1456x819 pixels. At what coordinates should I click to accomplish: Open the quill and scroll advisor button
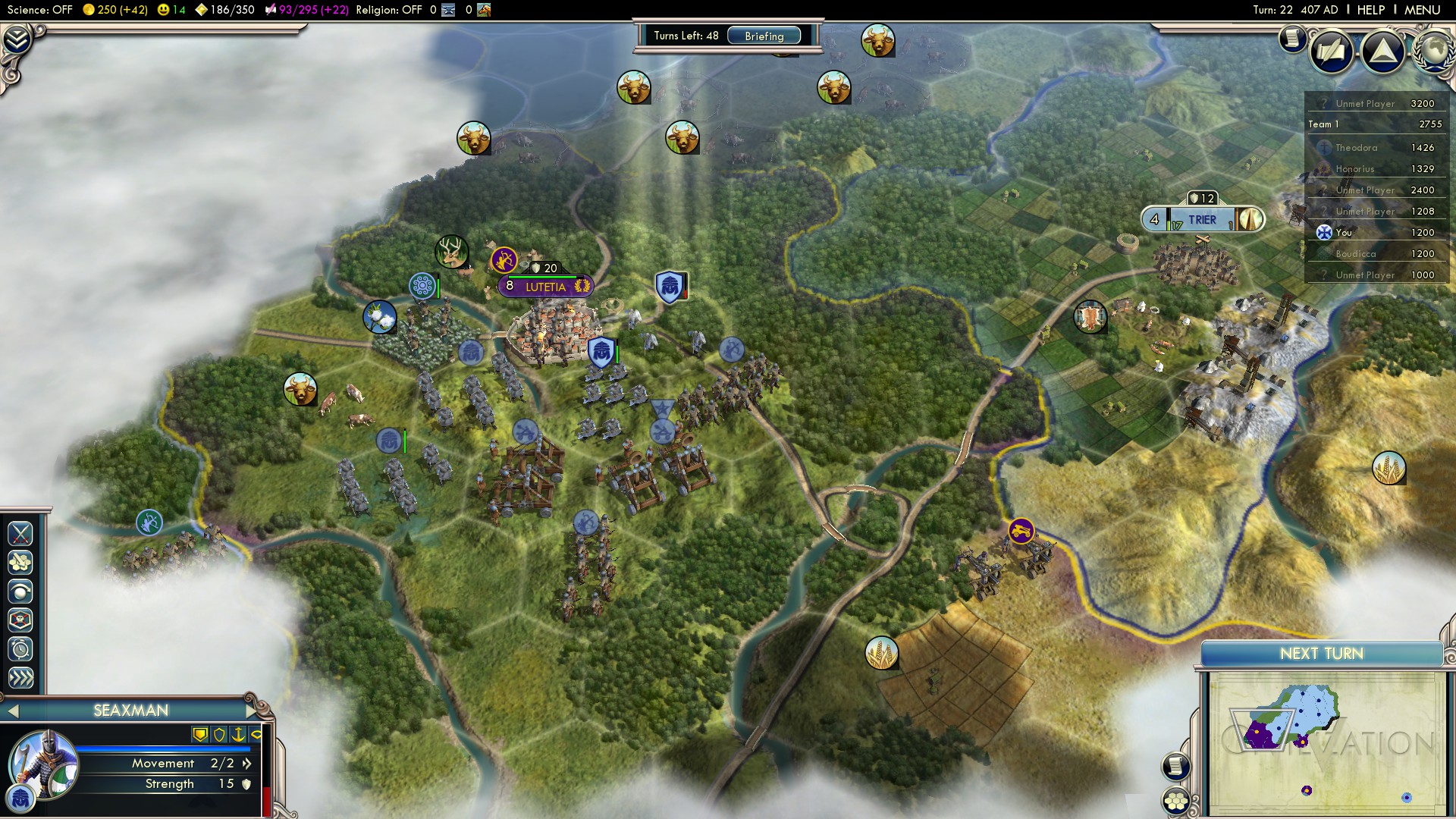coord(1331,52)
